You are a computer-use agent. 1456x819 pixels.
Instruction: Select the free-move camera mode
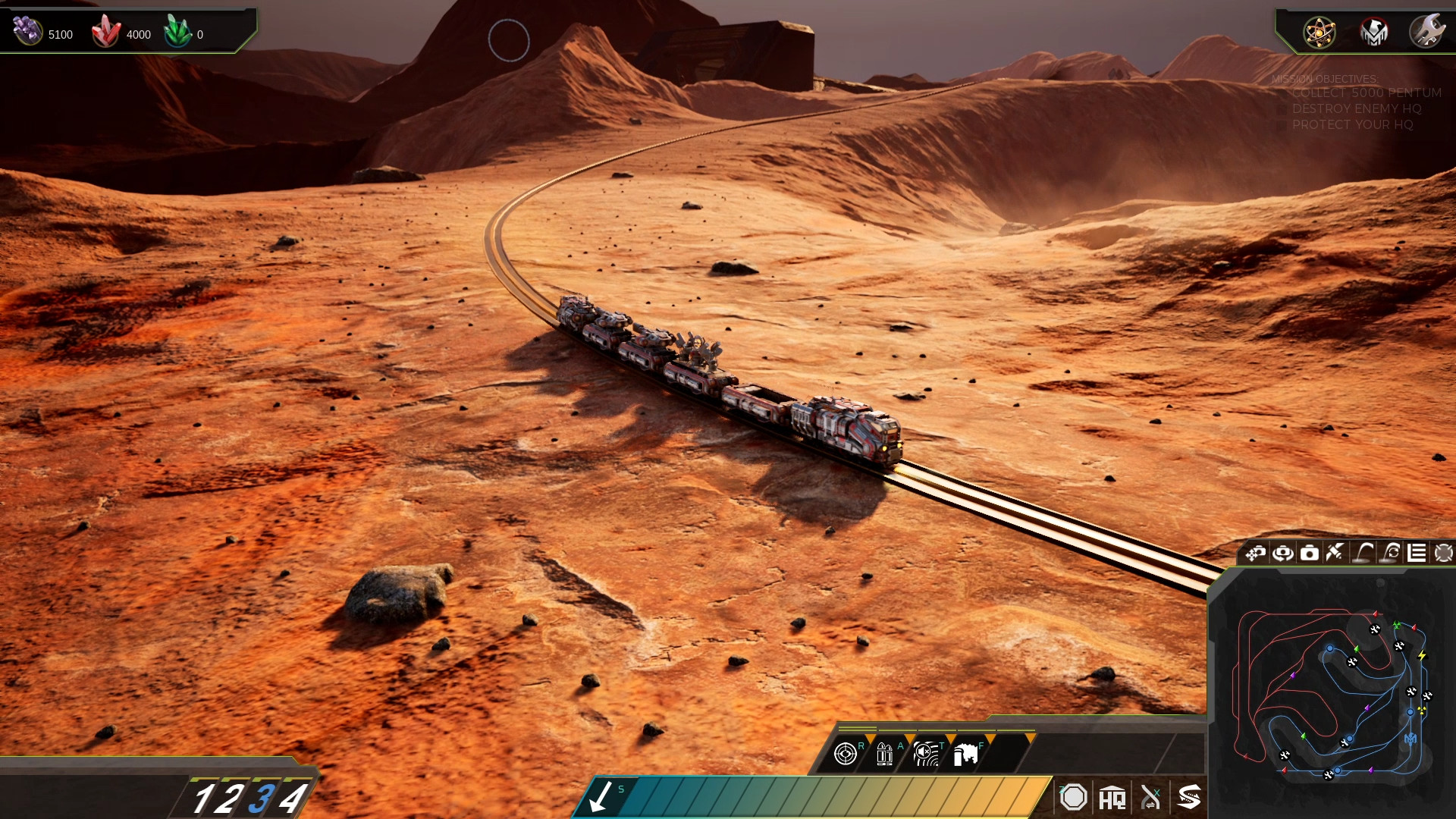(x=1255, y=553)
